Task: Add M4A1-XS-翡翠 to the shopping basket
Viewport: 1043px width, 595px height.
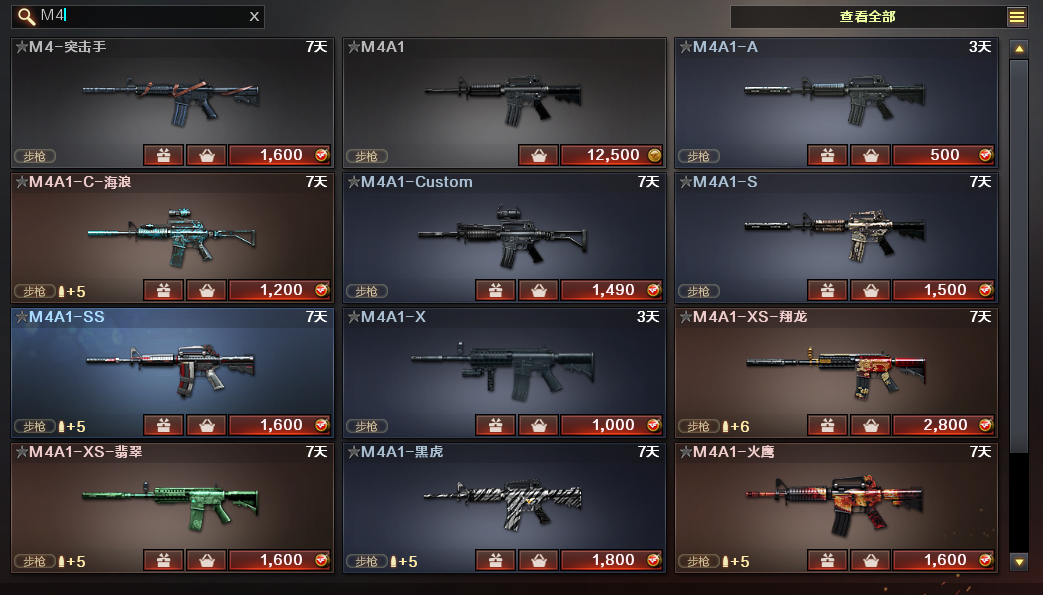Action: coord(206,560)
